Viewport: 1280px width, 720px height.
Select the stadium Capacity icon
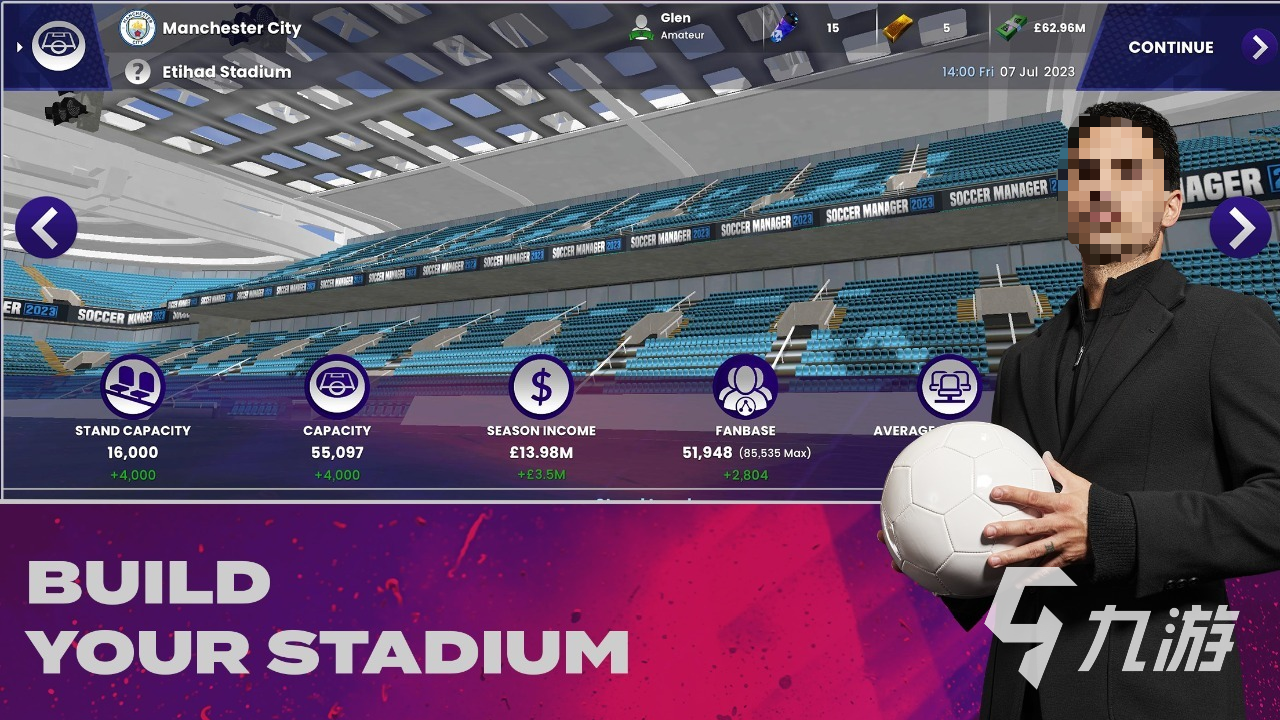(337, 387)
